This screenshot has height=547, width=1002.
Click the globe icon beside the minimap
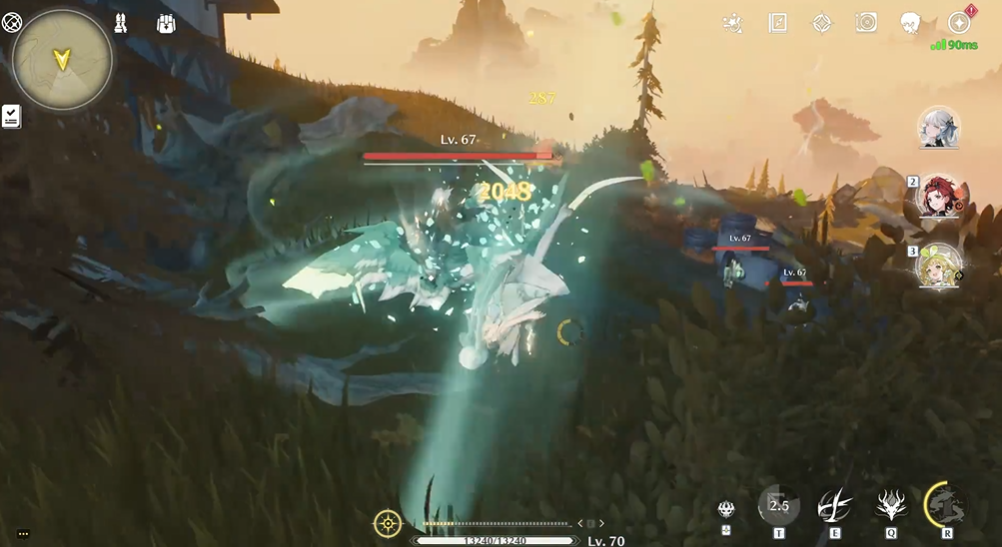[12, 22]
